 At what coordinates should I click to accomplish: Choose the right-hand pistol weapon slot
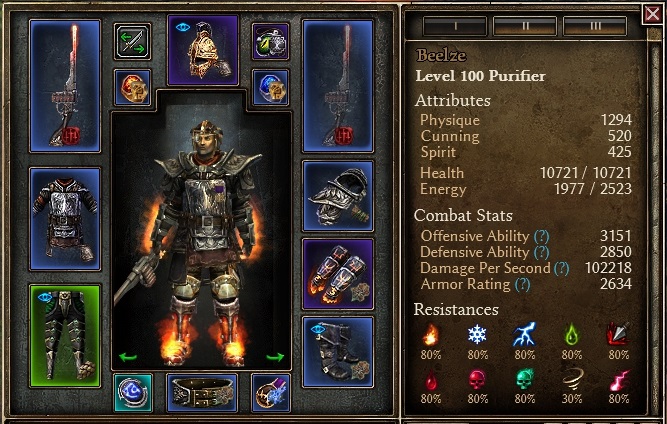(x=338, y=84)
